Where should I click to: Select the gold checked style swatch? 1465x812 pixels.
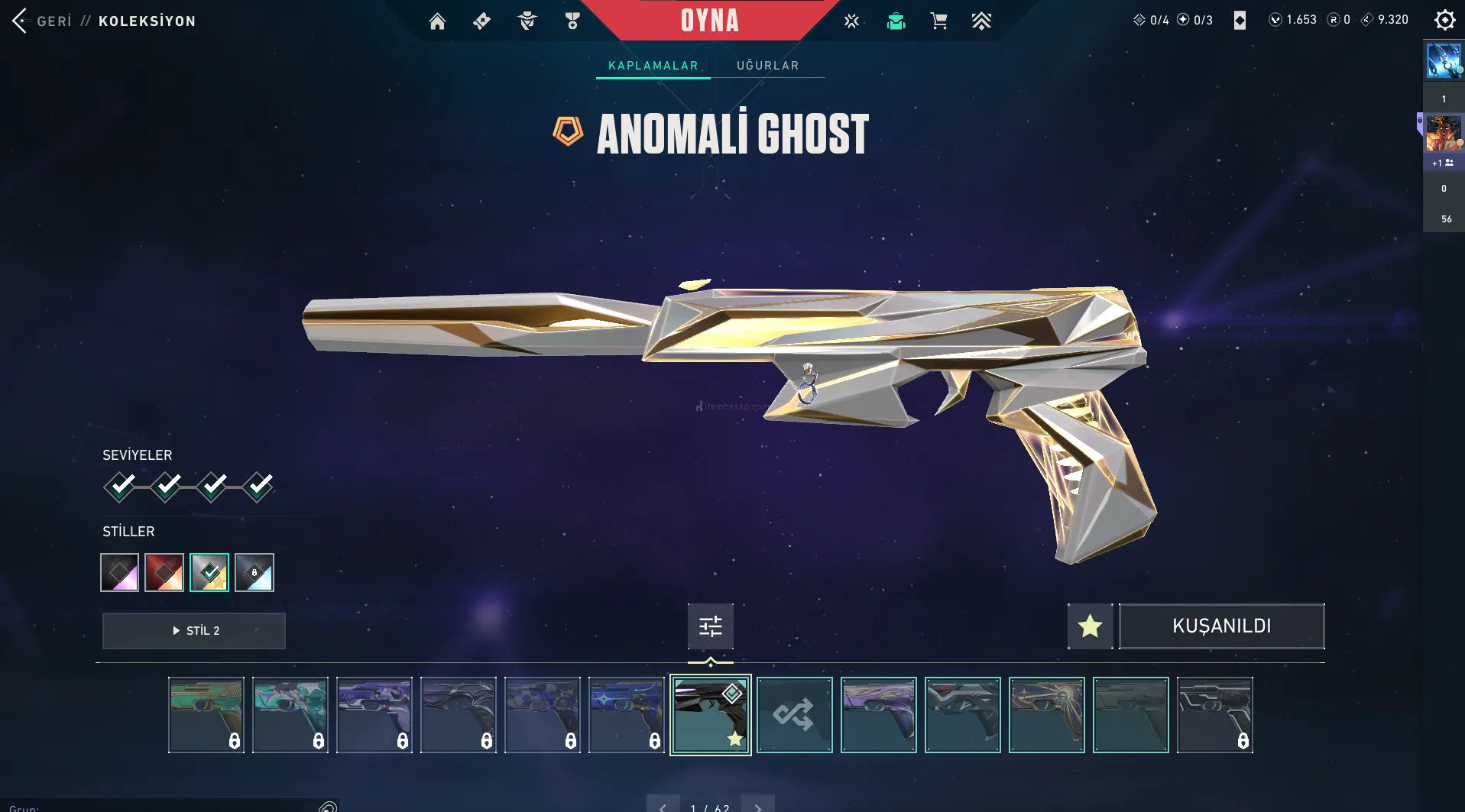[x=209, y=572]
